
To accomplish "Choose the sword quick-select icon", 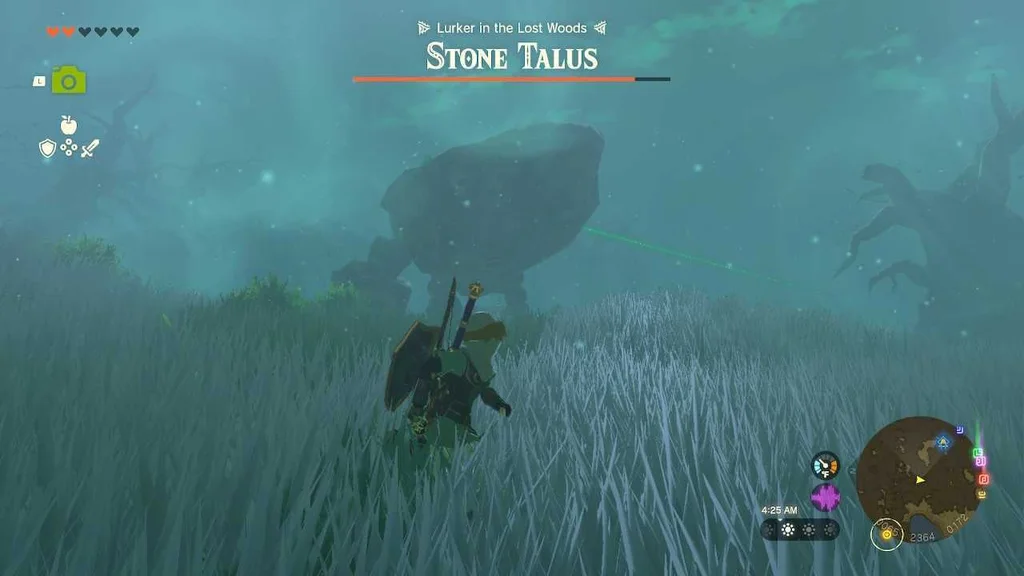I will (90, 149).
